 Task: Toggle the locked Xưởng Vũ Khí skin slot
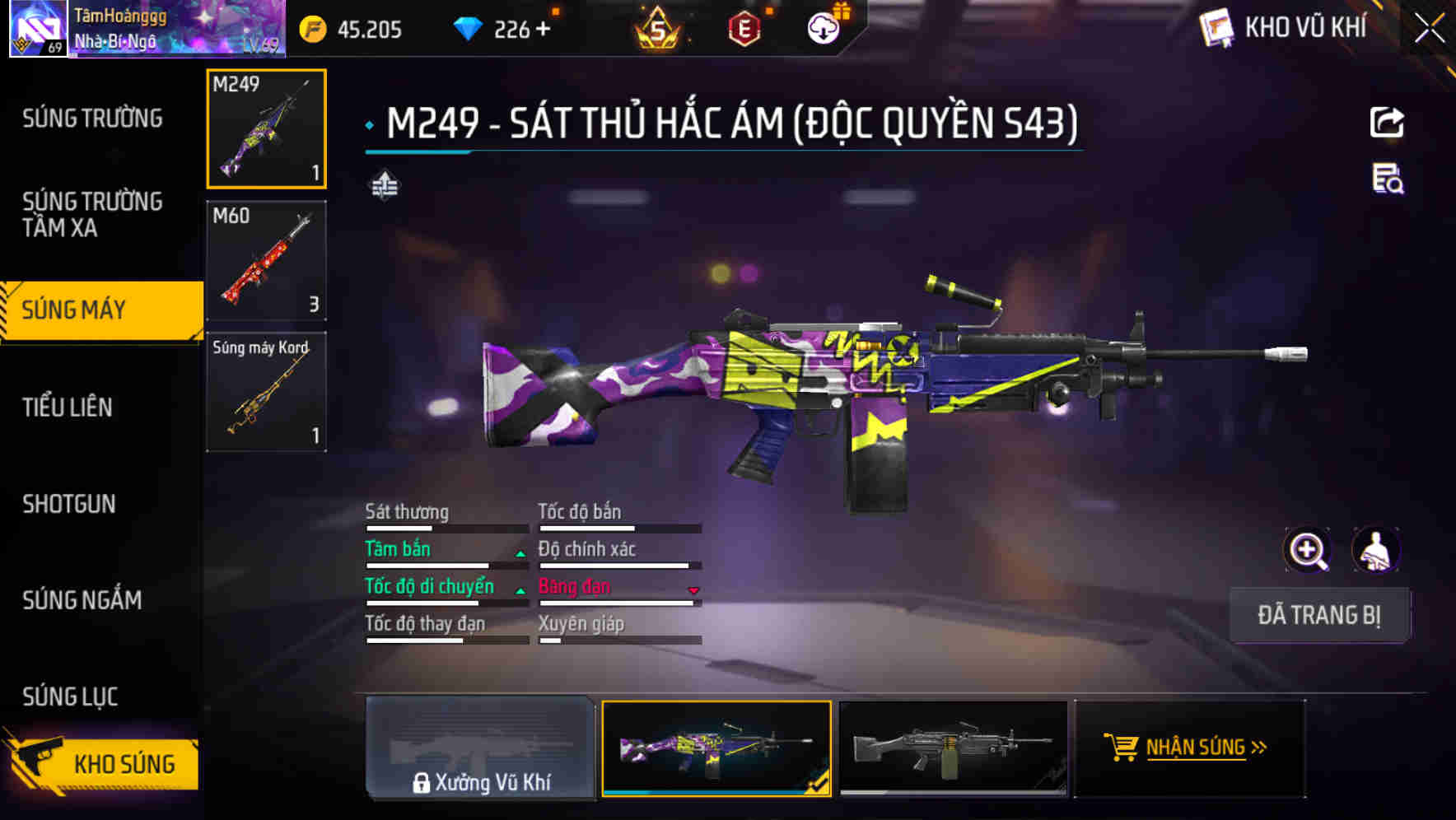(480, 752)
